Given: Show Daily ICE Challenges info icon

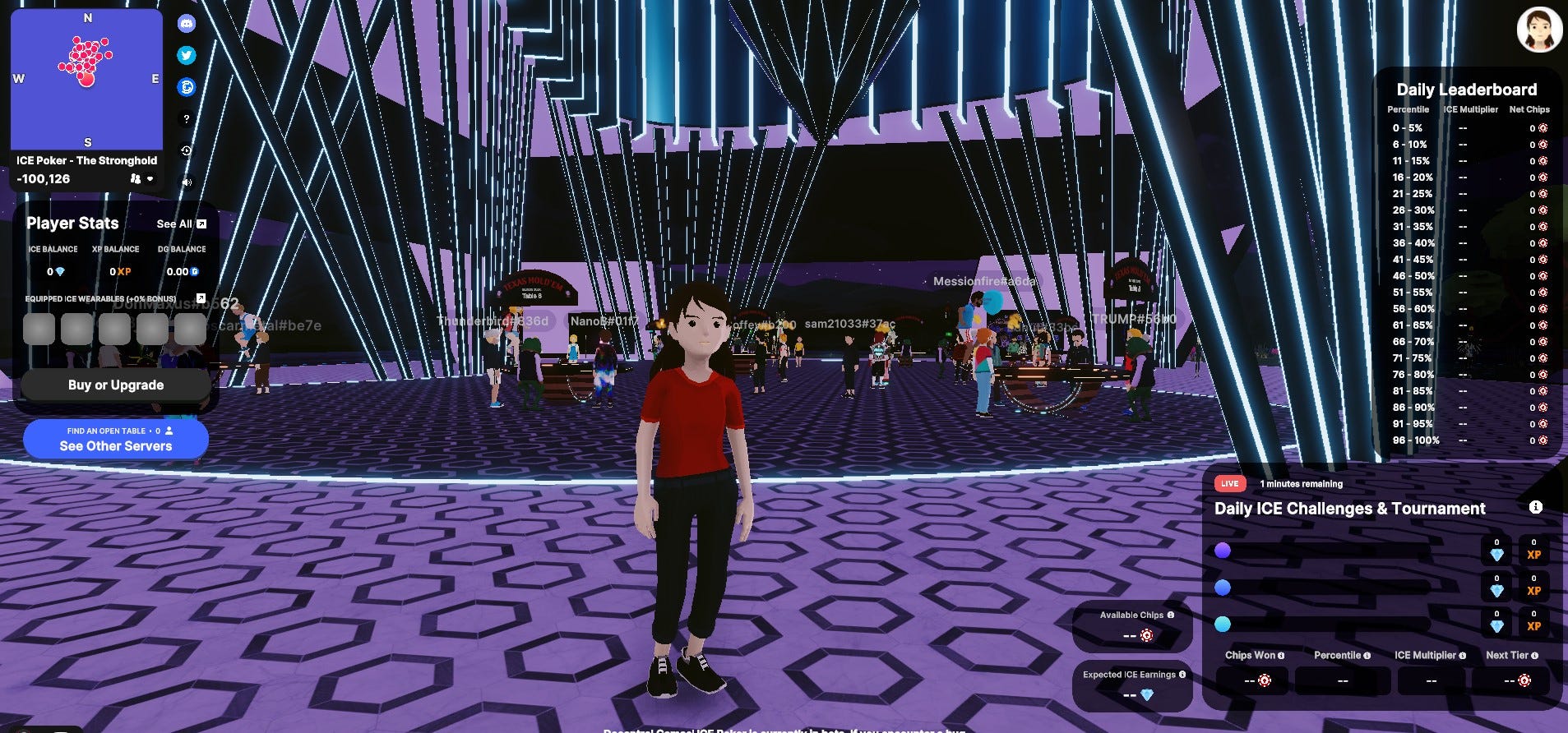Looking at the screenshot, I should pos(1535,507).
